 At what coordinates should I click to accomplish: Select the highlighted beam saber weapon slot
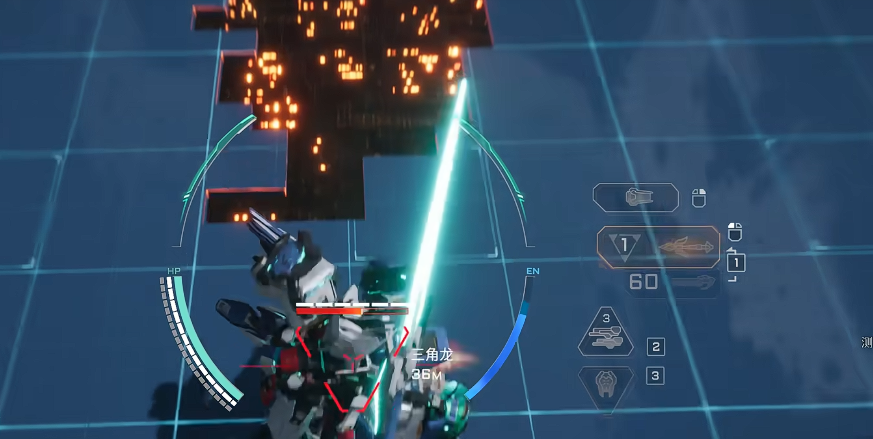tap(658, 247)
